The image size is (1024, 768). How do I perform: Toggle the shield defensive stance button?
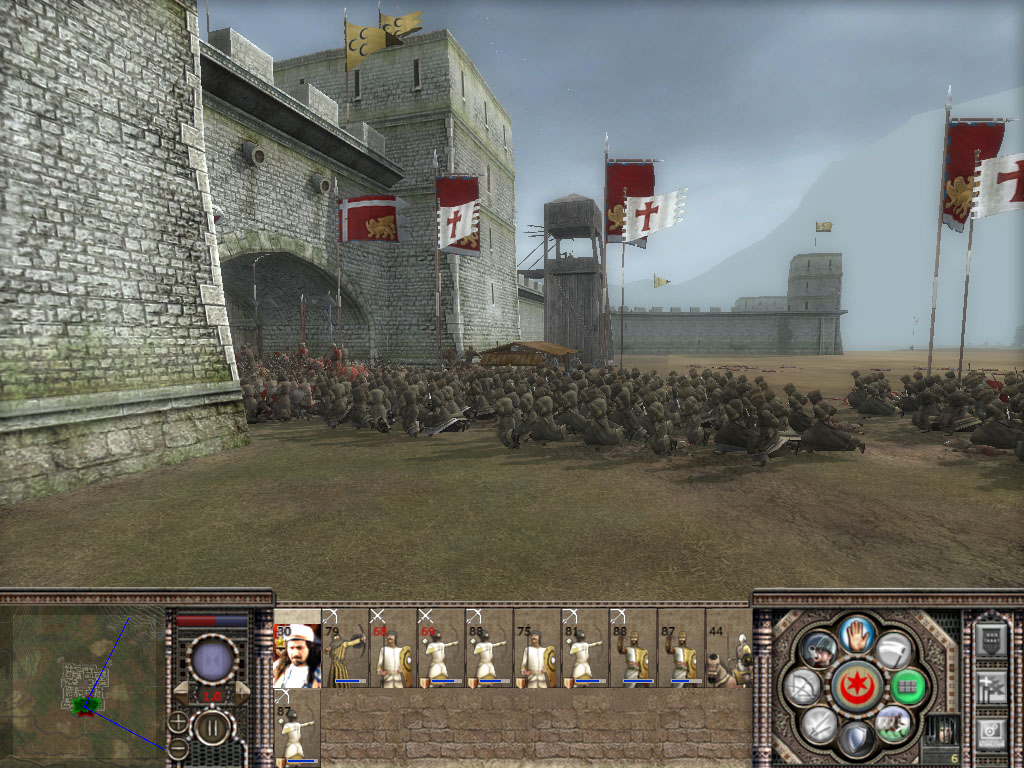click(x=856, y=738)
